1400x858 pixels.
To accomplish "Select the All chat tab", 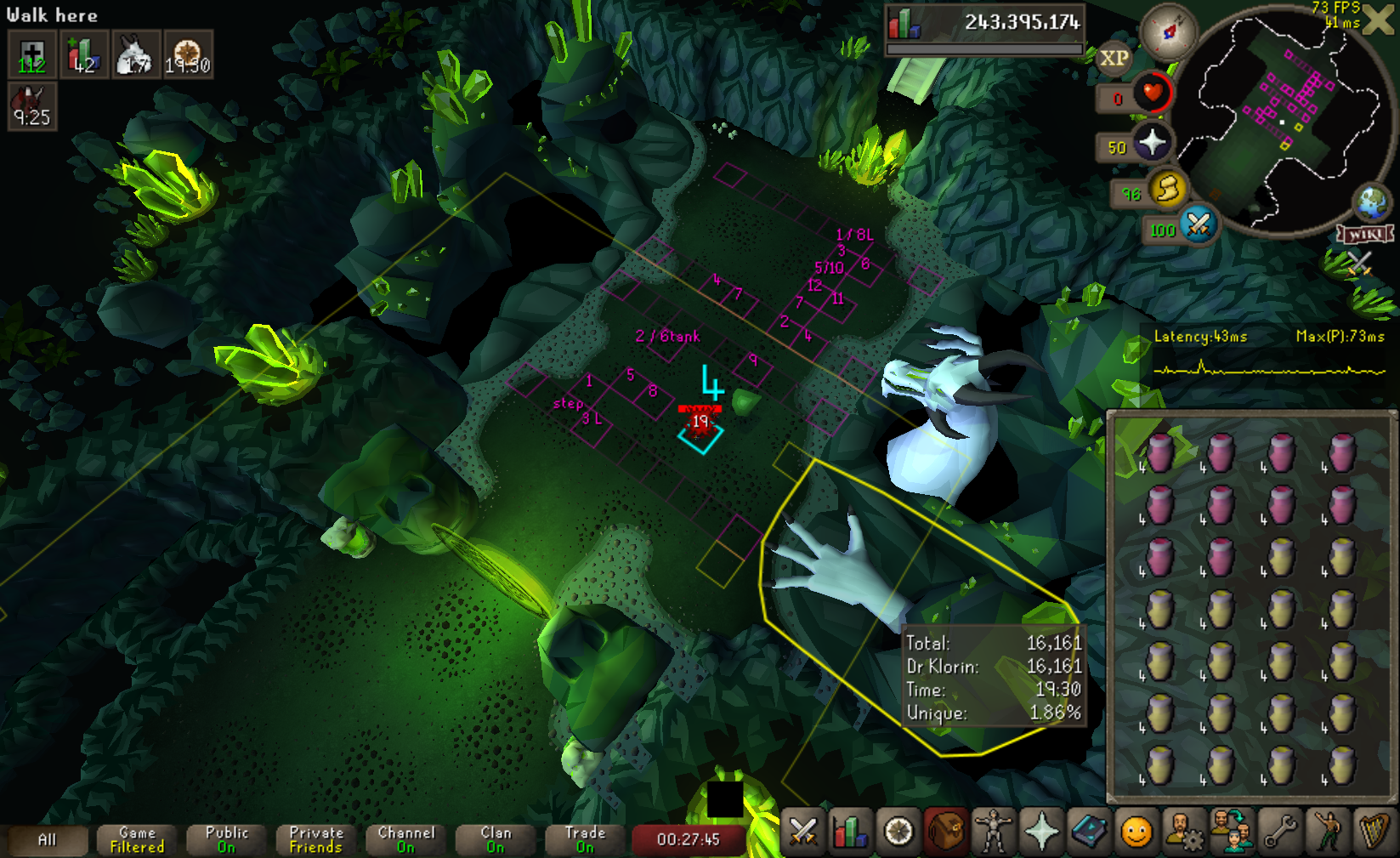I will coord(48,840).
